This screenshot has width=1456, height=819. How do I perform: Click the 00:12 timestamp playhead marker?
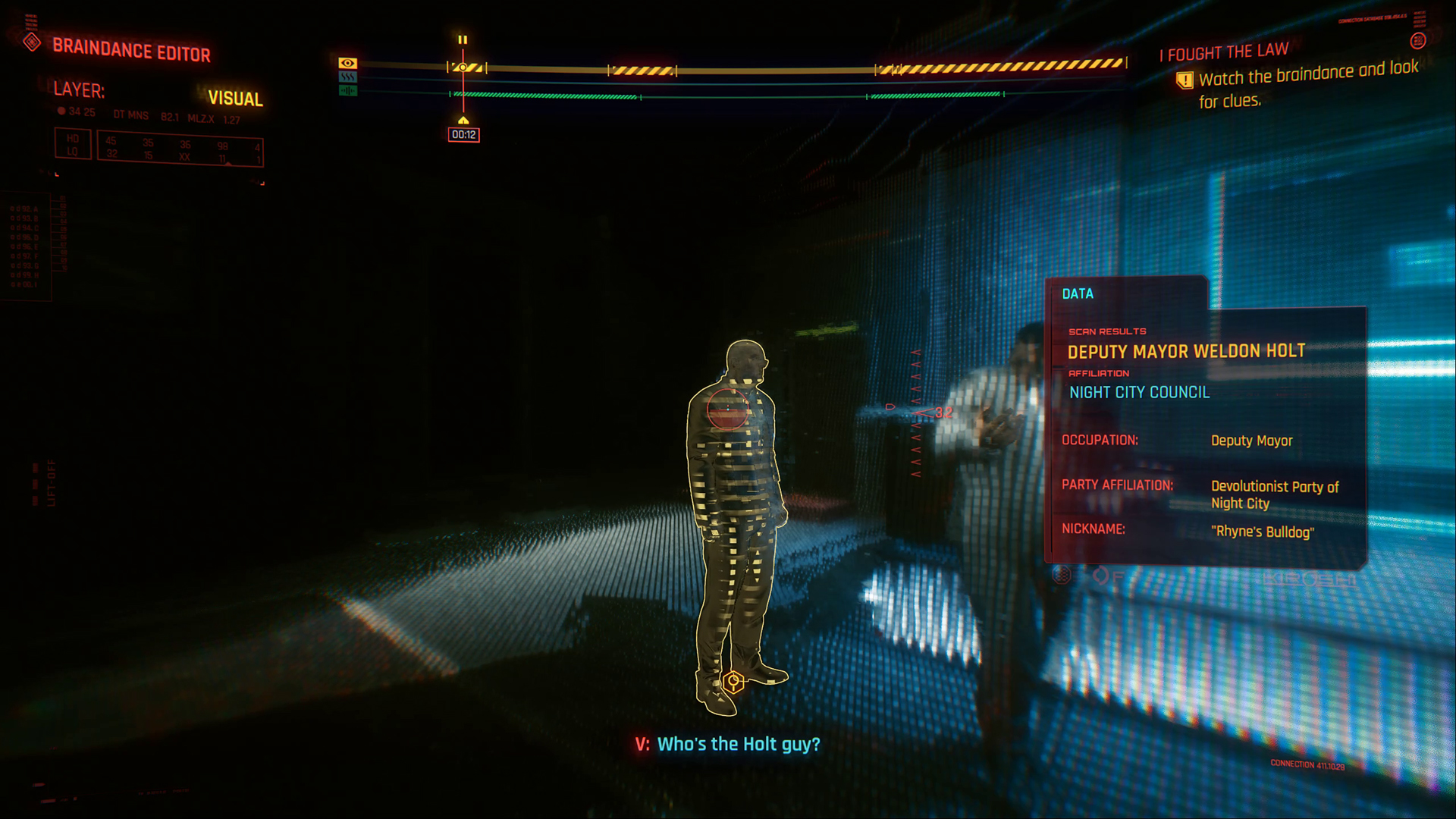(x=463, y=134)
